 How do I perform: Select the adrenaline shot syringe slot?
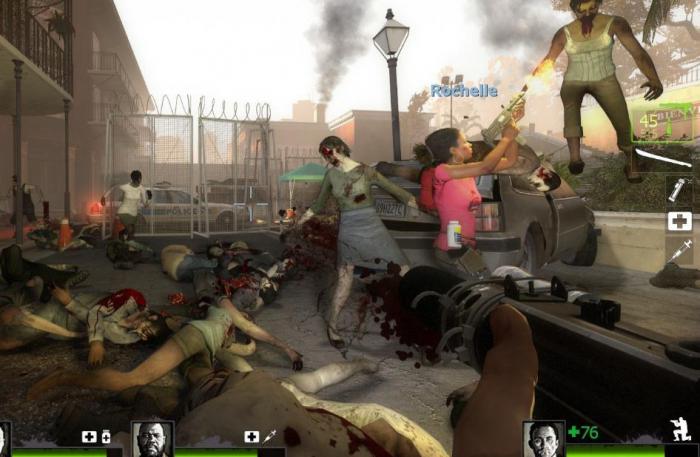point(680,251)
